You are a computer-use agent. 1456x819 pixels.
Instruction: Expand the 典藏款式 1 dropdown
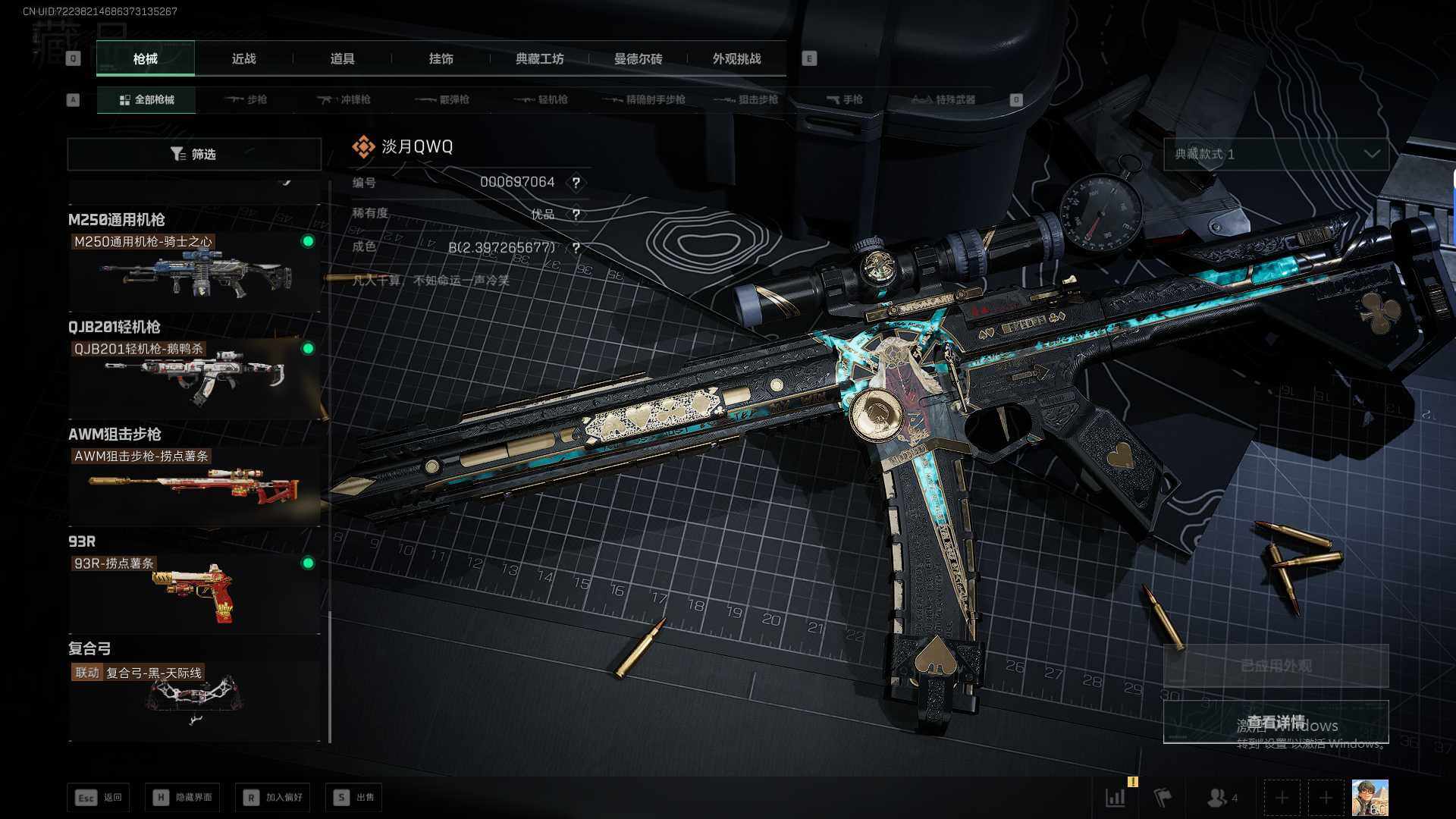pos(1276,154)
